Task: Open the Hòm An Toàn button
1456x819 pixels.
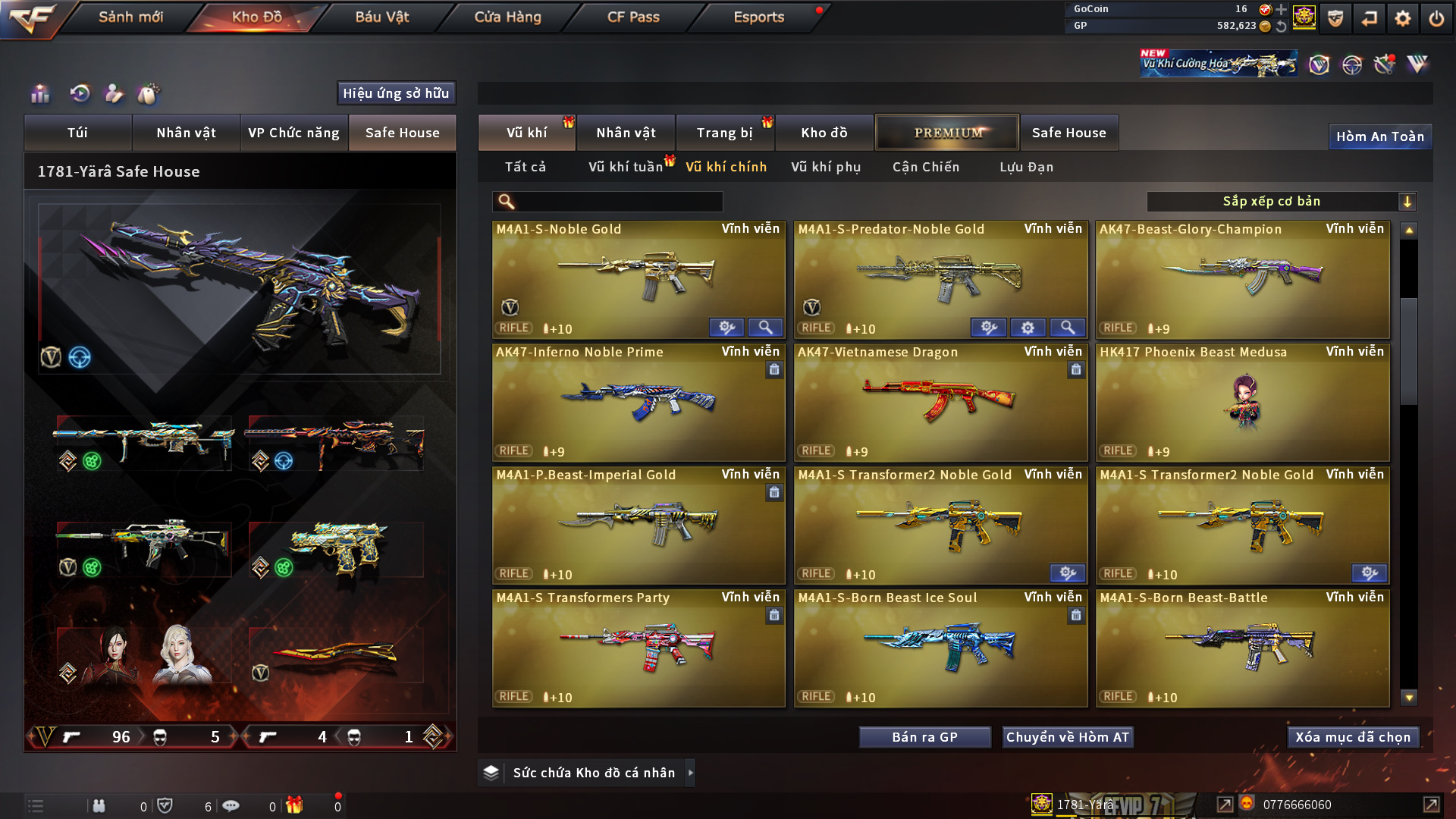Action: click(1379, 136)
